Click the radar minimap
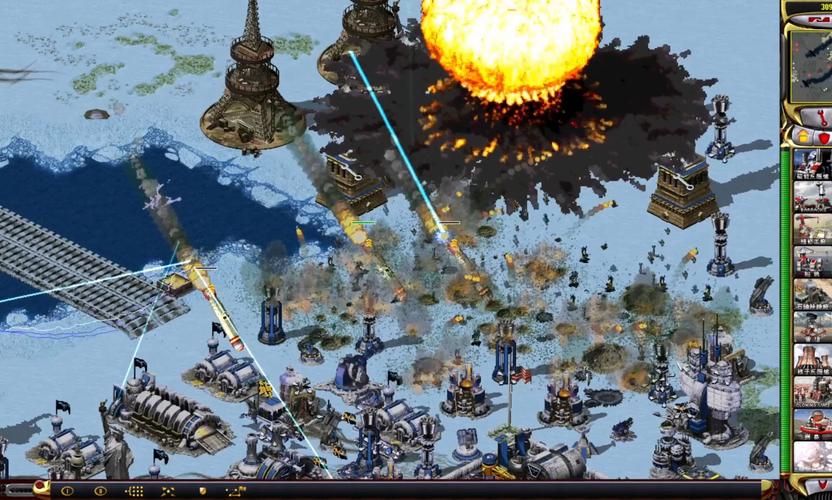The height and width of the screenshot is (500, 832). [x=811, y=65]
